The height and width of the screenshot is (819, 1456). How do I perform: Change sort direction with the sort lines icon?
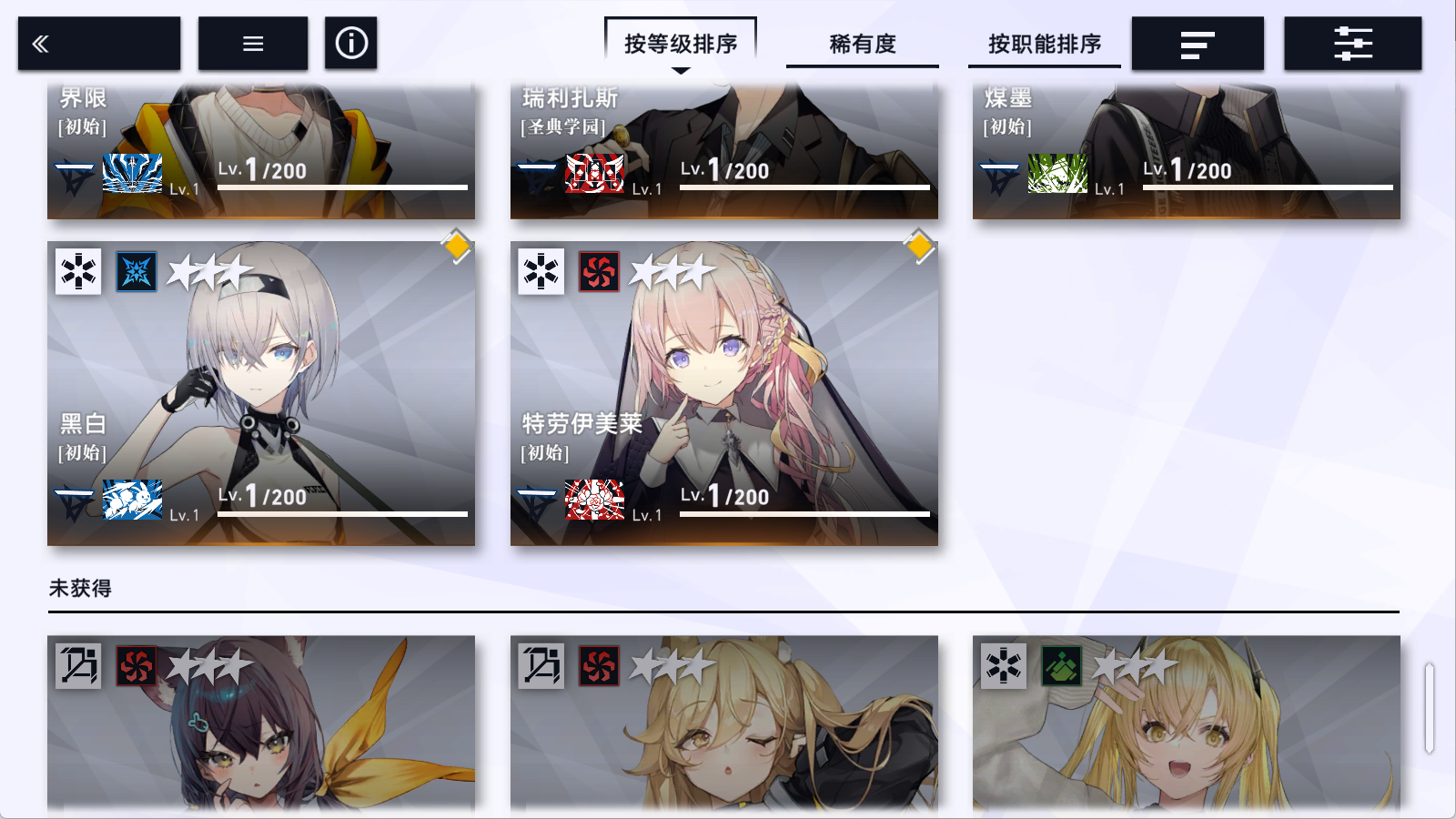[1198, 42]
